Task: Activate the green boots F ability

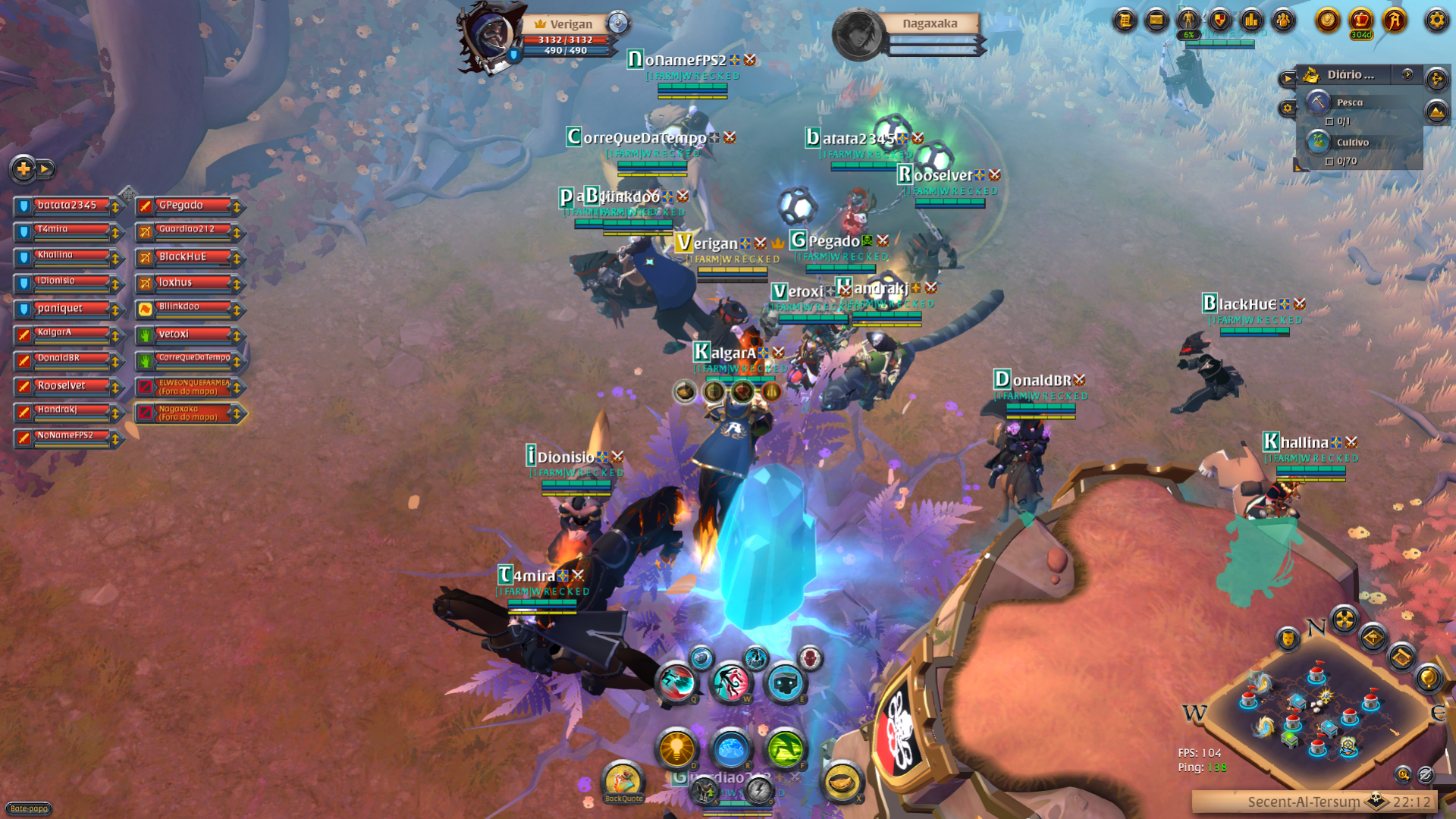Action: [x=785, y=749]
